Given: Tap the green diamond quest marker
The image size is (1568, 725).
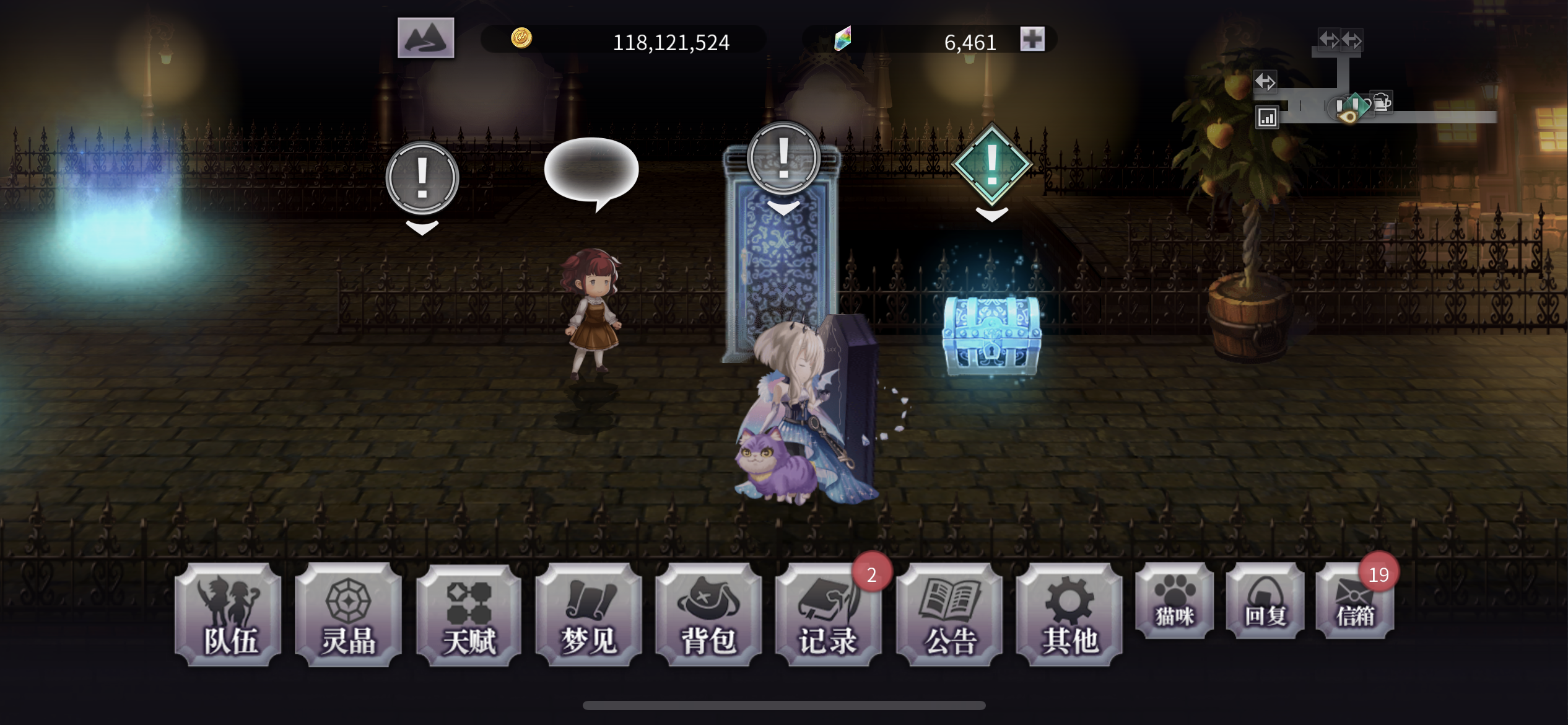Looking at the screenshot, I should point(992,163).
